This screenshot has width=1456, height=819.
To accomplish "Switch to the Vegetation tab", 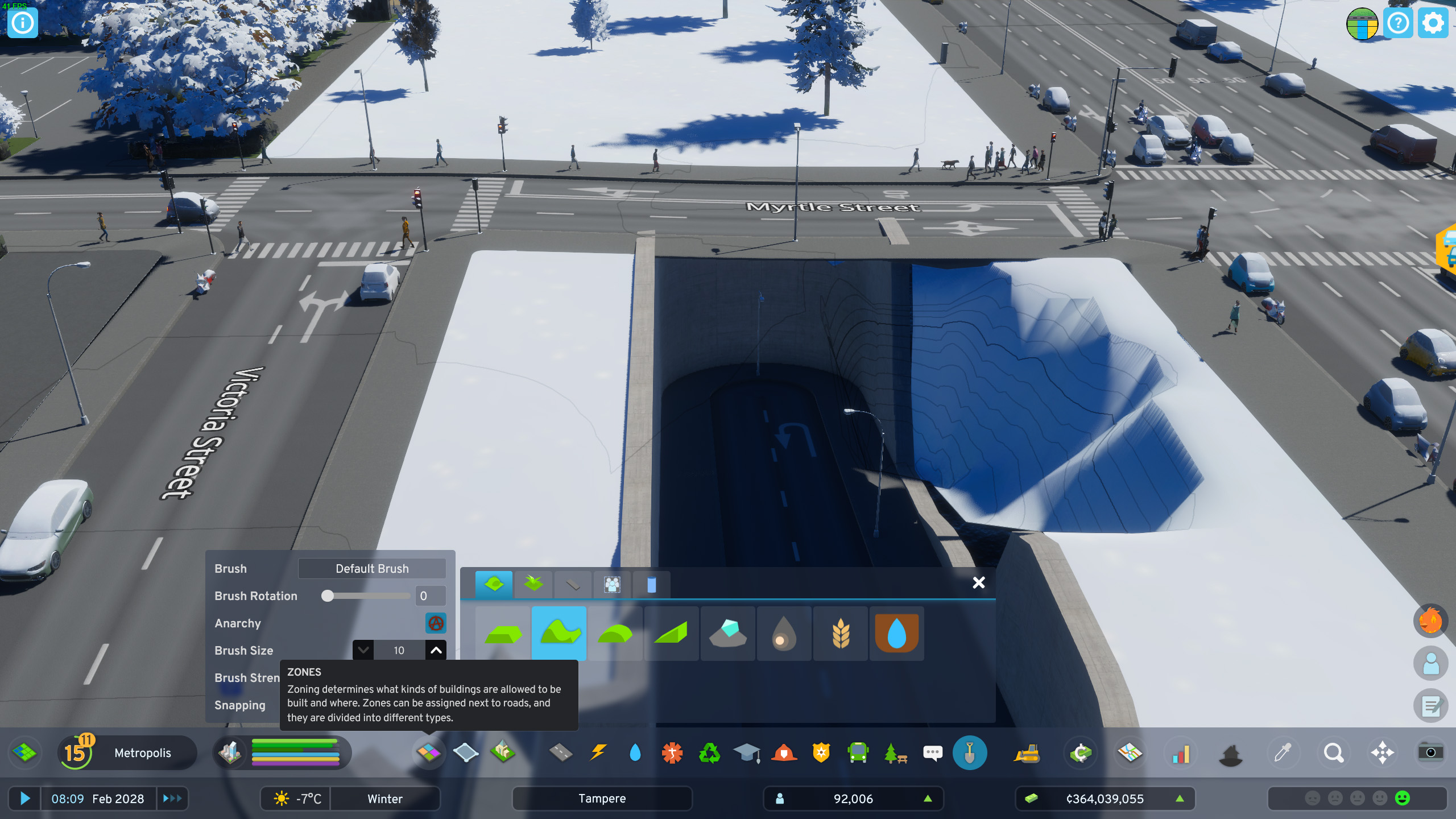I will pos(533,584).
